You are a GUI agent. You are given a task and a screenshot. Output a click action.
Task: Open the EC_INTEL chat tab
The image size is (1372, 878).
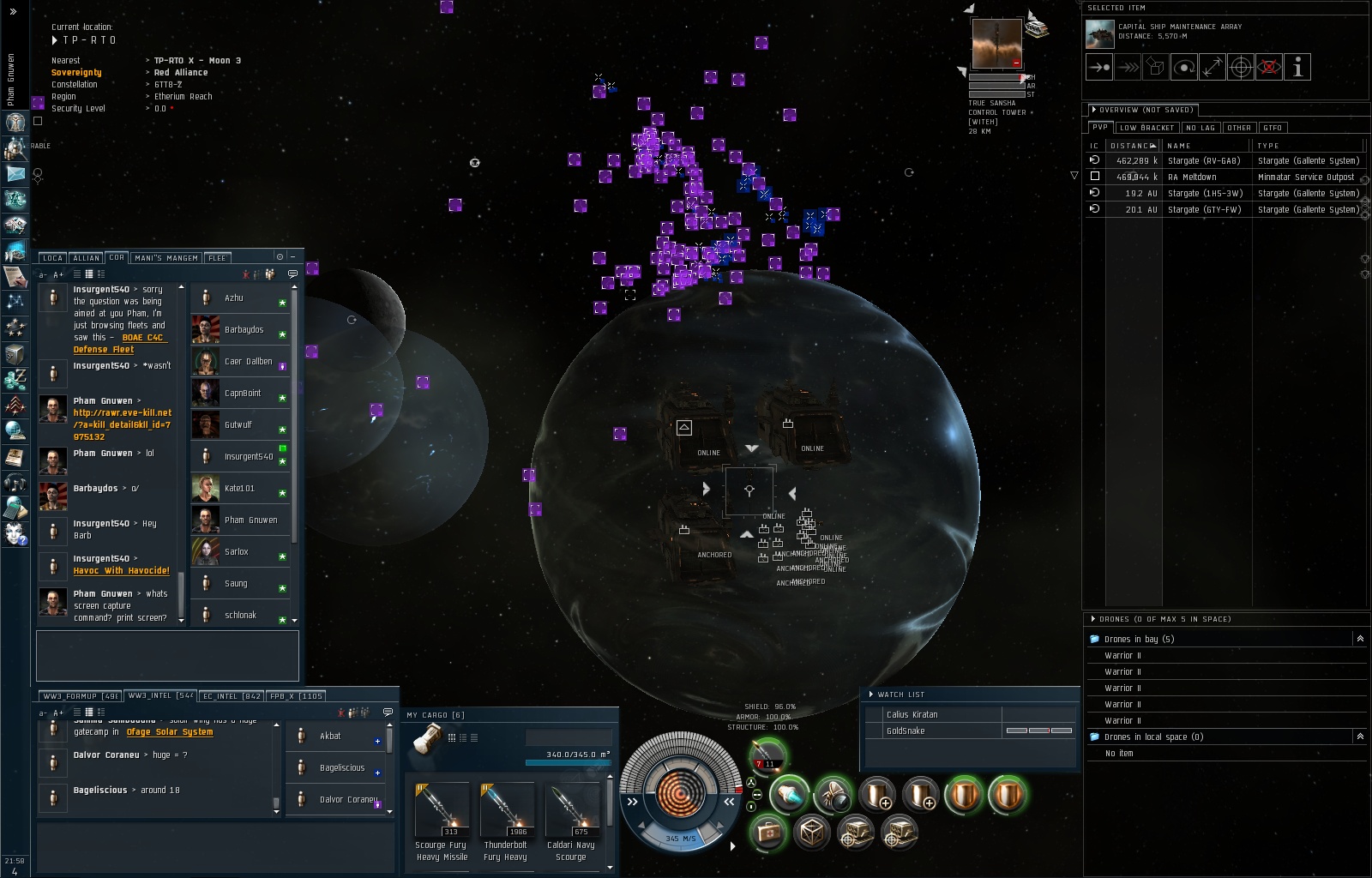[232, 696]
